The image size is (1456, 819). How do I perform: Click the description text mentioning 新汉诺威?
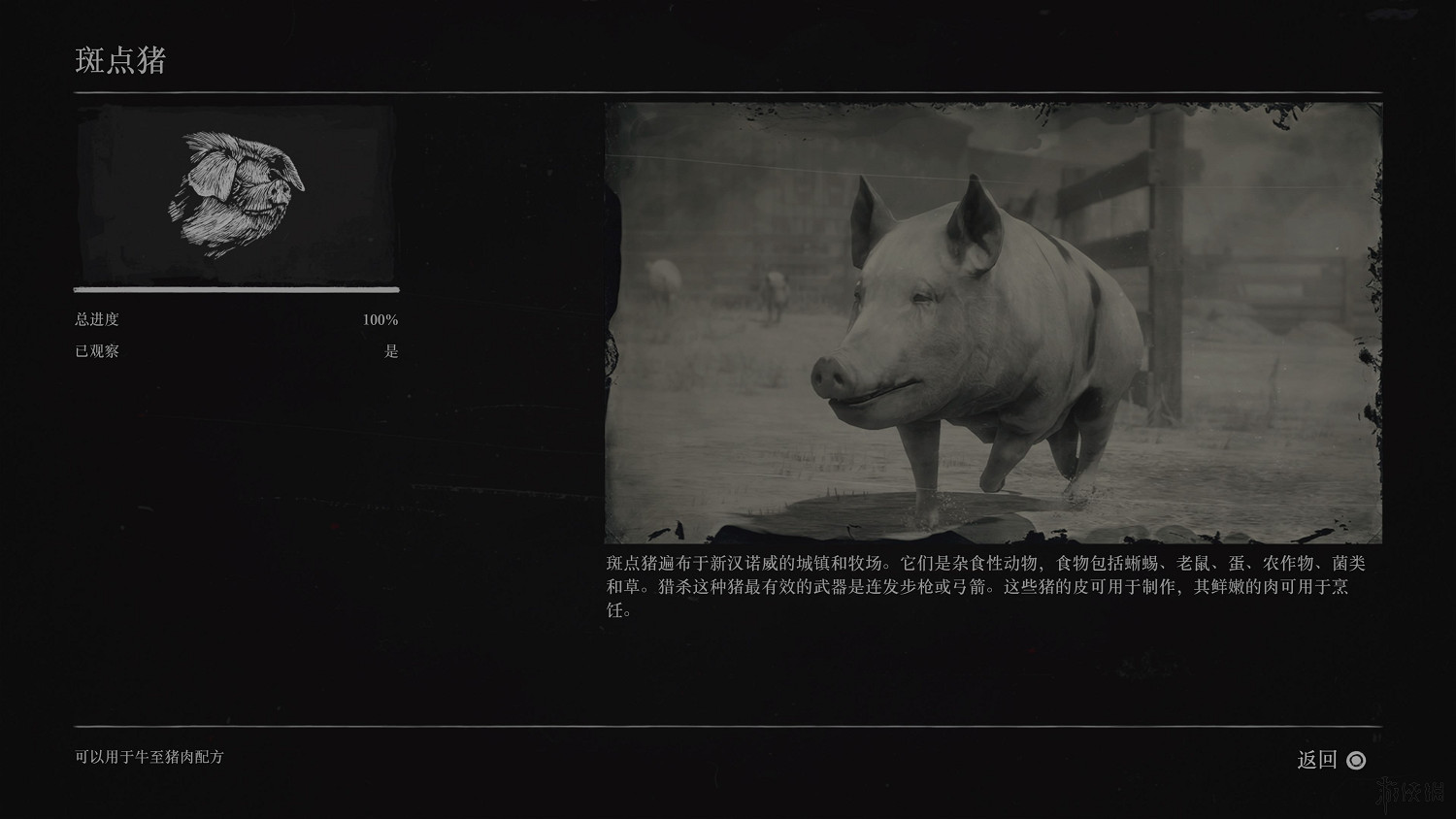click(x=738, y=559)
